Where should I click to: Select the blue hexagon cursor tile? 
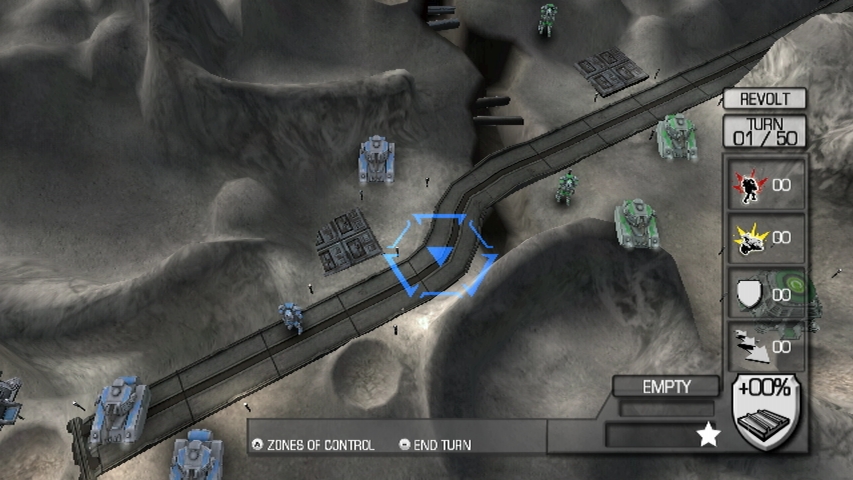click(x=440, y=256)
